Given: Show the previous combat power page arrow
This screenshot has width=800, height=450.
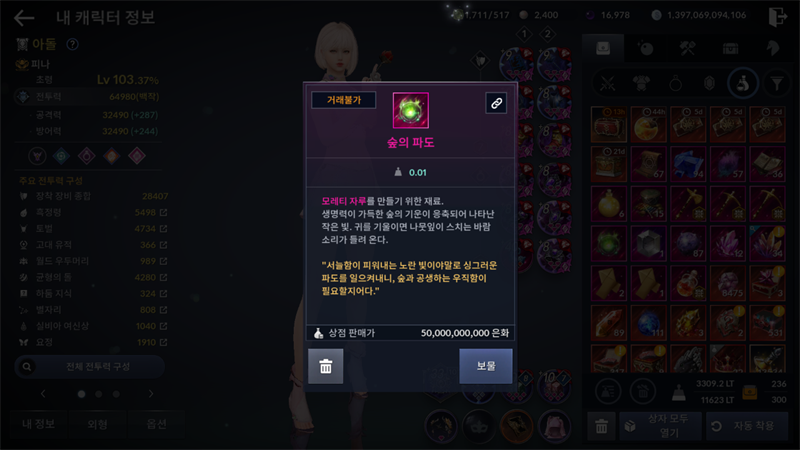Looking at the screenshot, I should [x=41, y=394].
